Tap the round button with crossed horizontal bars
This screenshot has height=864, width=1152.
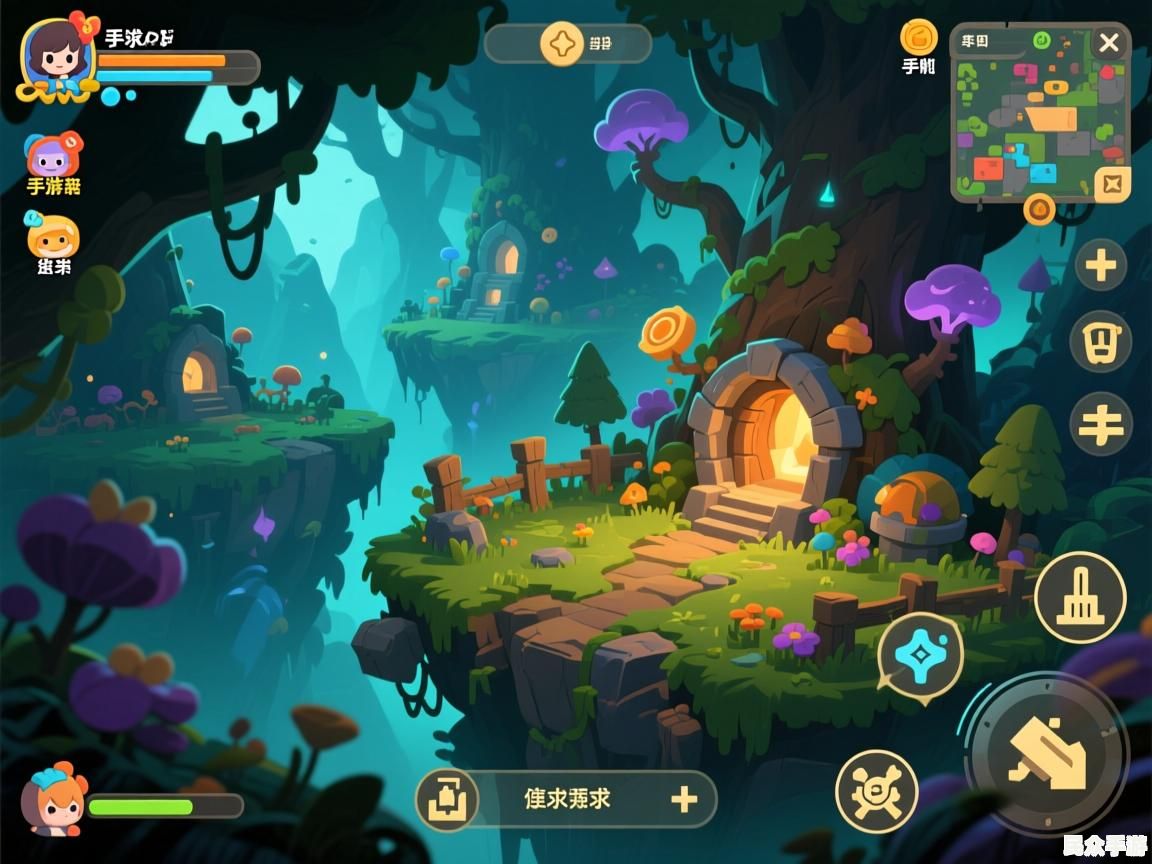(1101, 423)
